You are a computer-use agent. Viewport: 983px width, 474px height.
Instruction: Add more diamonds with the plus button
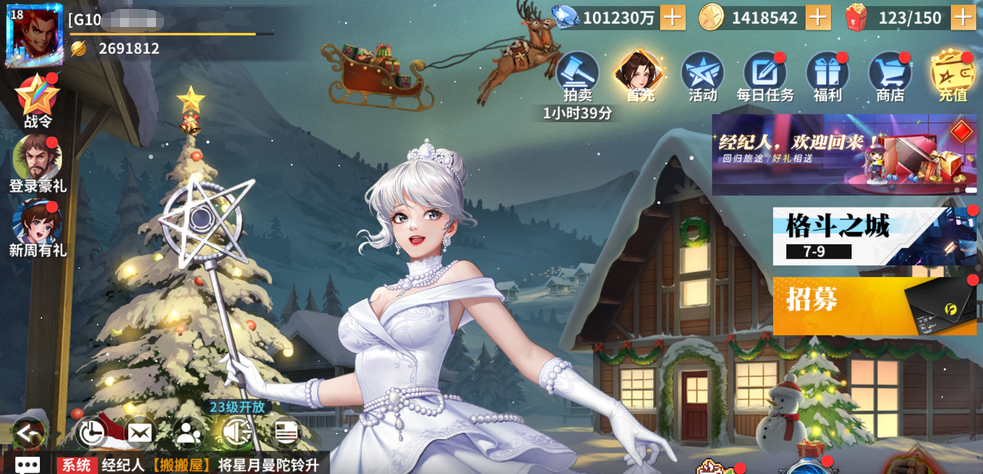pos(673,17)
